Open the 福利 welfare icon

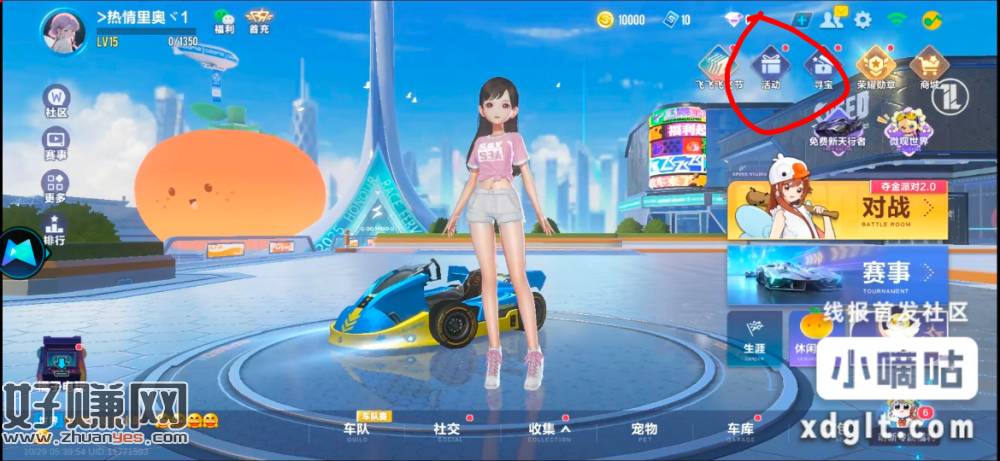click(223, 21)
